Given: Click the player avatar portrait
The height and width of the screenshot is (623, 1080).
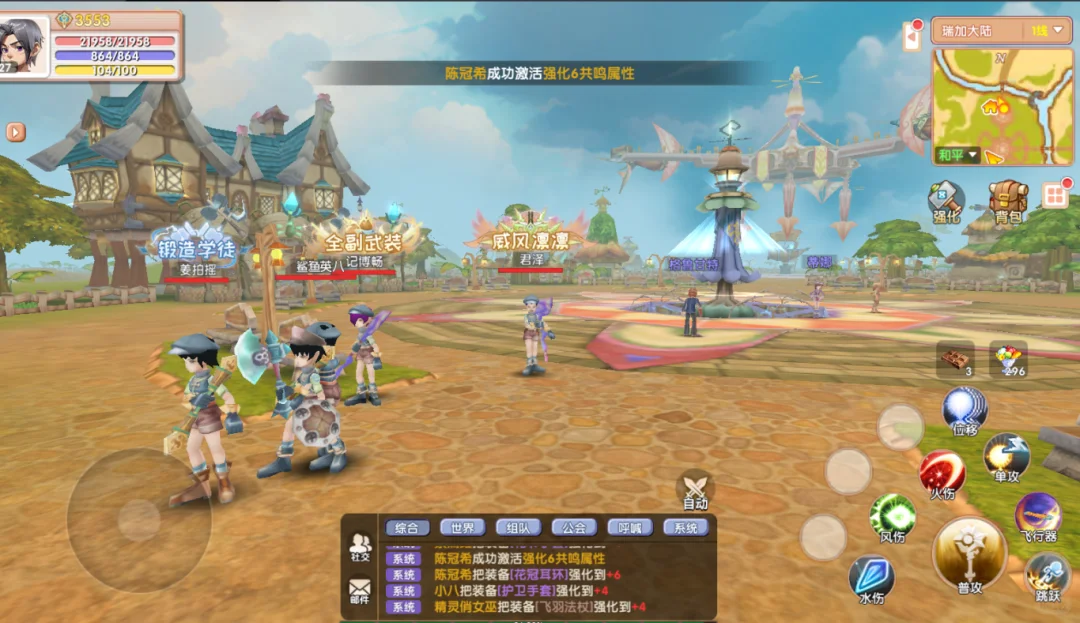Looking at the screenshot, I should pos(25,47).
